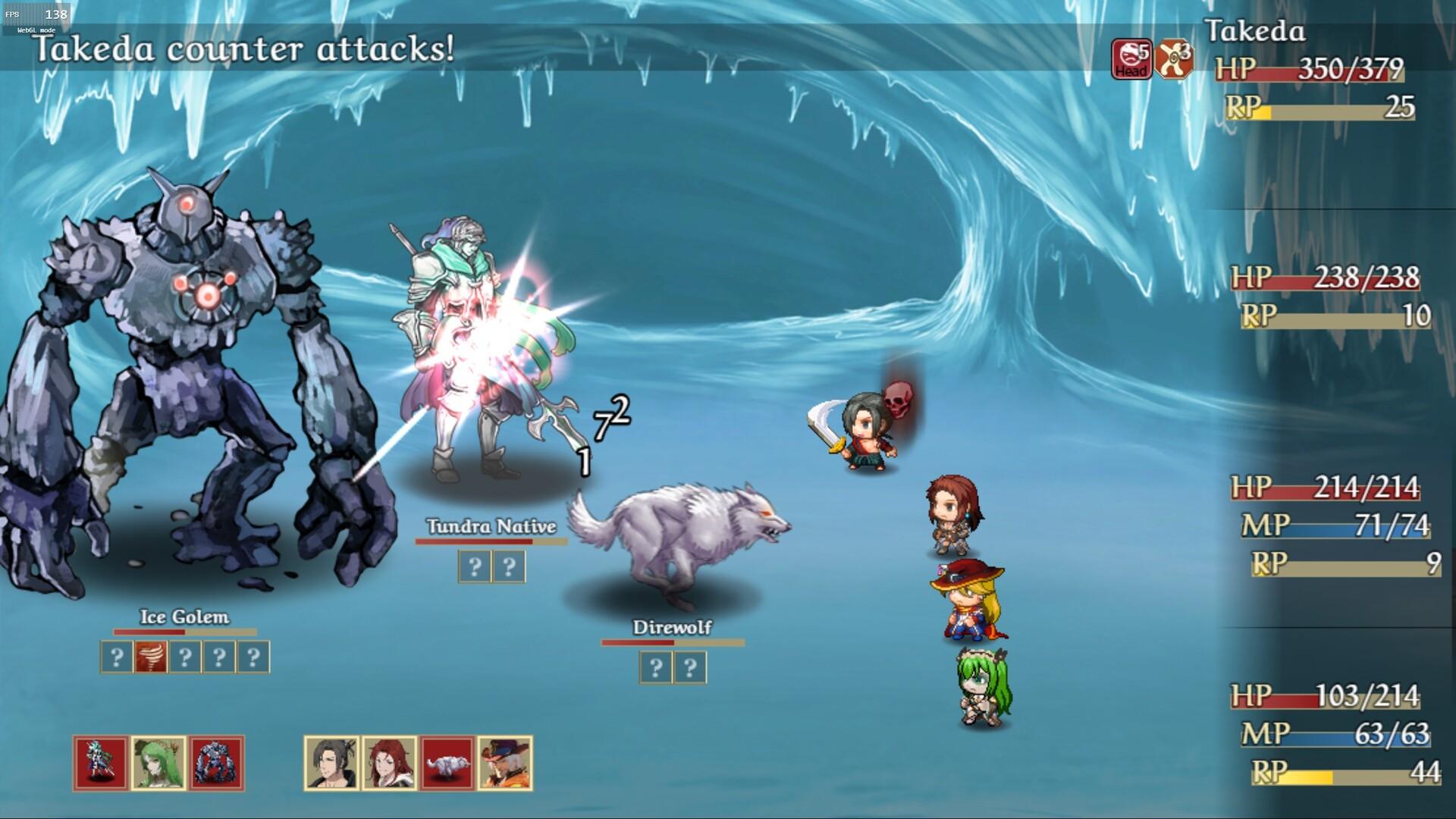
Task: Select the red-haired woman turn order portrait
Action: coord(389,763)
